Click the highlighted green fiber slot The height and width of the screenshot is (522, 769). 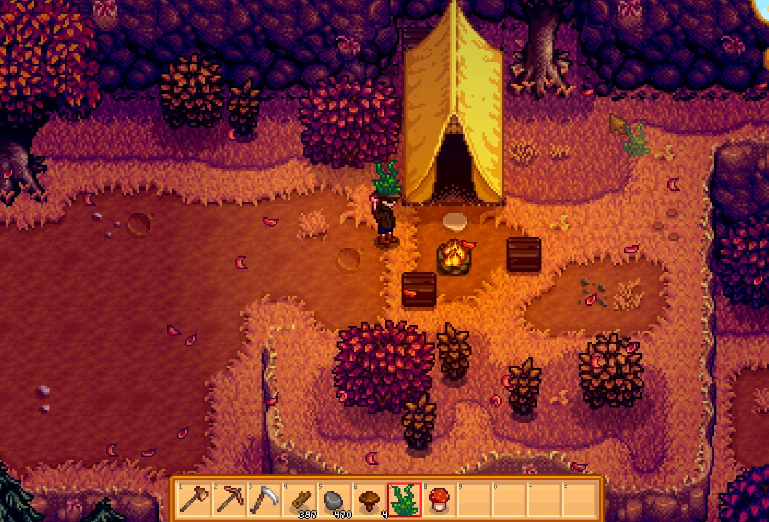(404, 497)
